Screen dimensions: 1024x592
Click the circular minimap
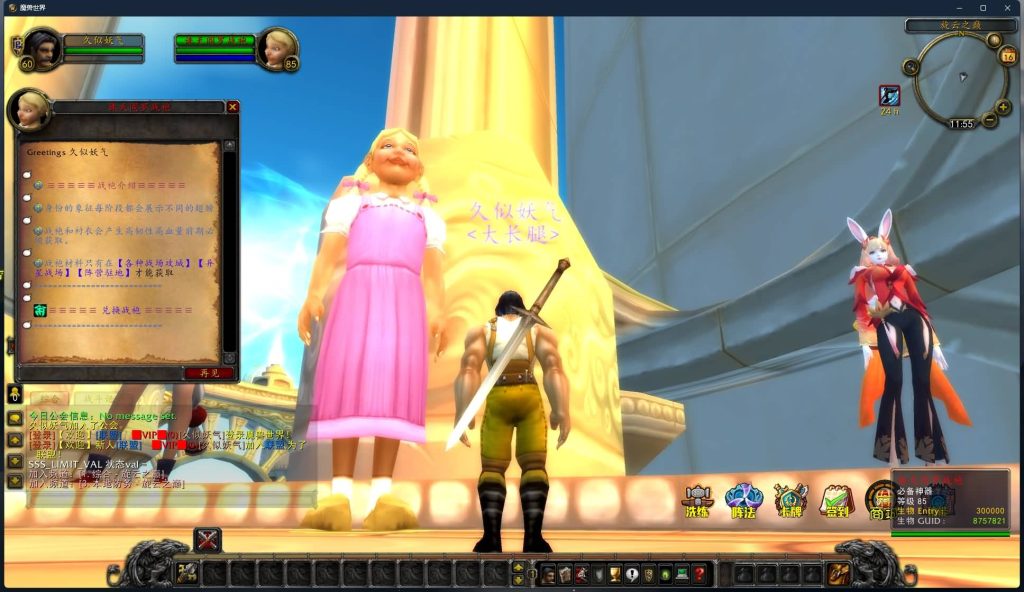[958, 80]
